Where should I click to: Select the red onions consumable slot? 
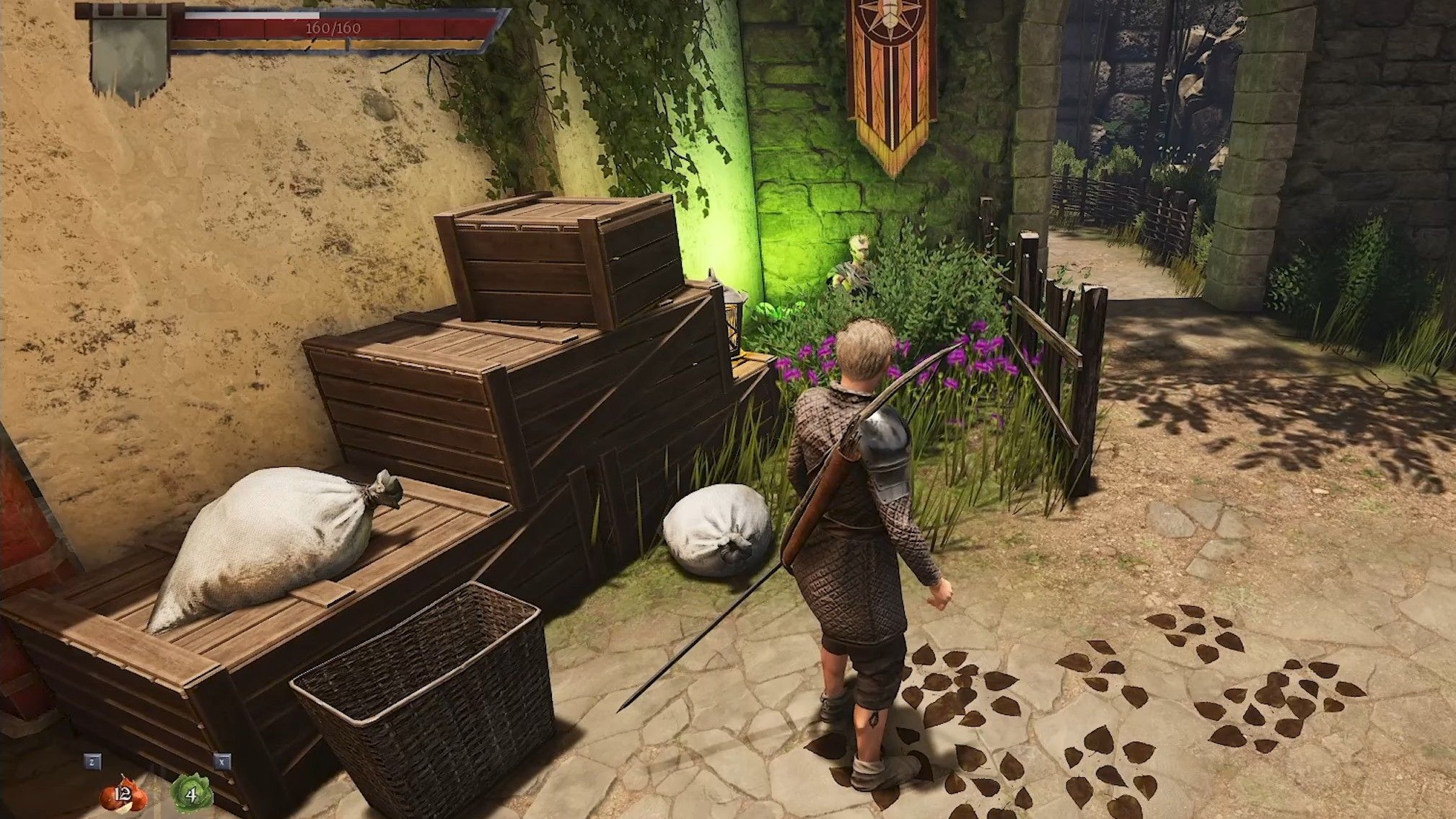pos(123,794)
